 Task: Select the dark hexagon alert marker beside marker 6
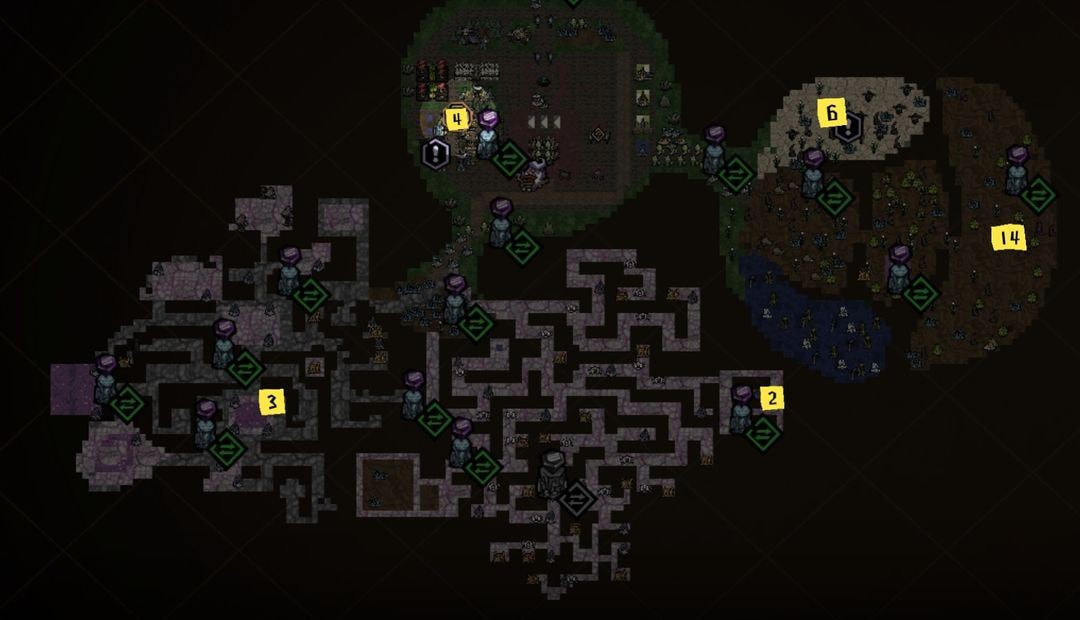click(x=848, y=130)
